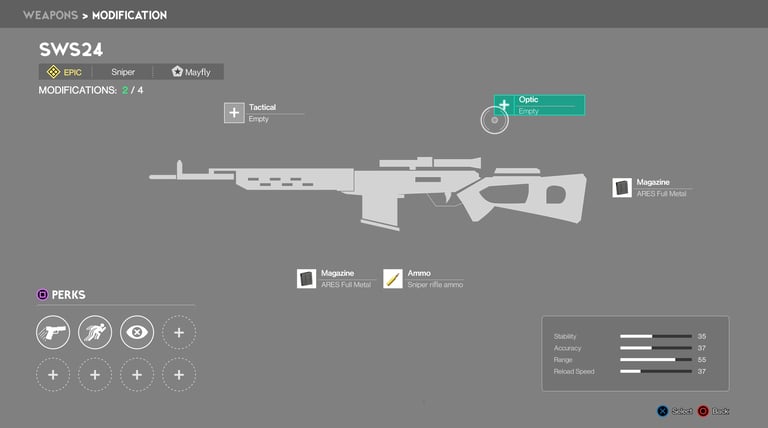
Task: Click the Select prompt label
Action: (x=681, y=411)
